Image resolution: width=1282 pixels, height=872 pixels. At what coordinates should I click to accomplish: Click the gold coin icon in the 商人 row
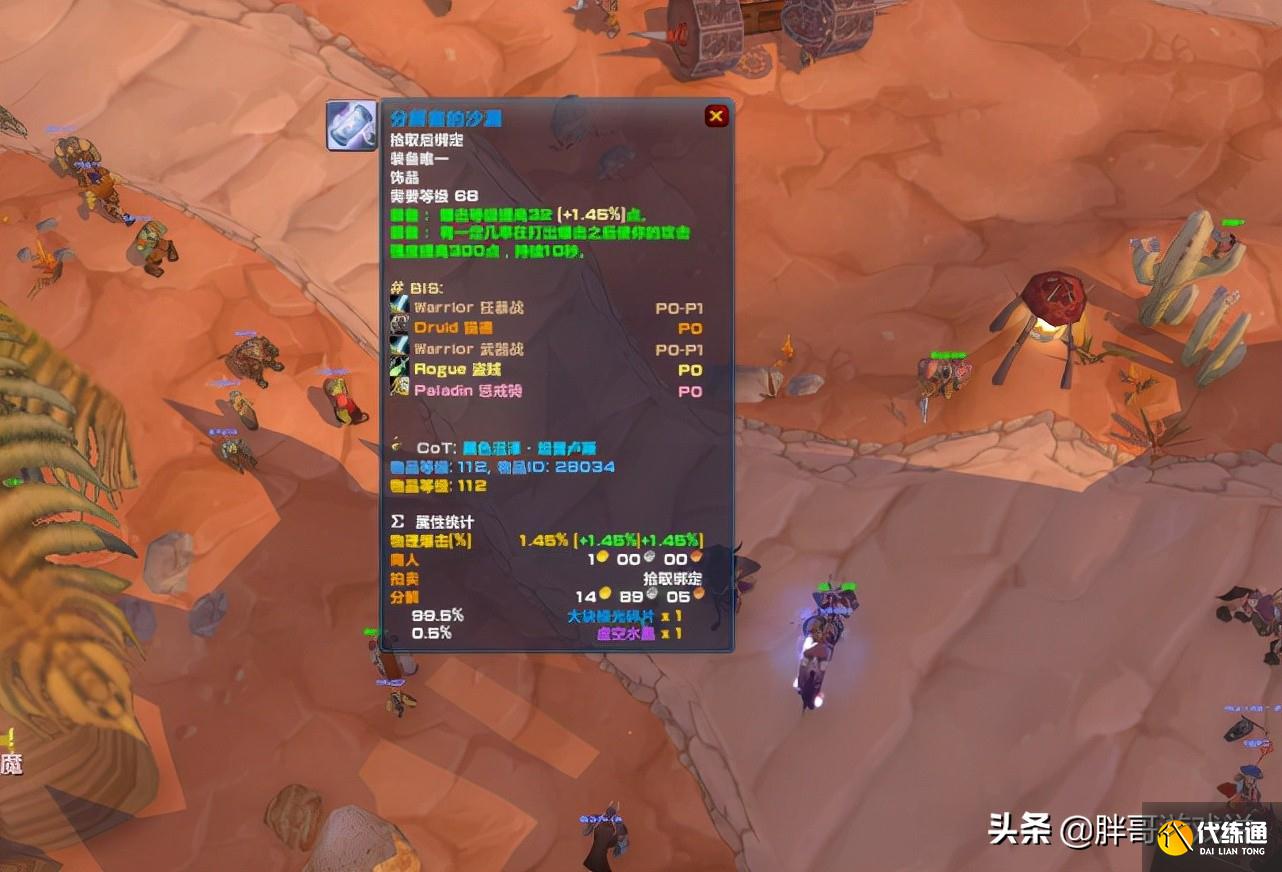tap(603, 557)
